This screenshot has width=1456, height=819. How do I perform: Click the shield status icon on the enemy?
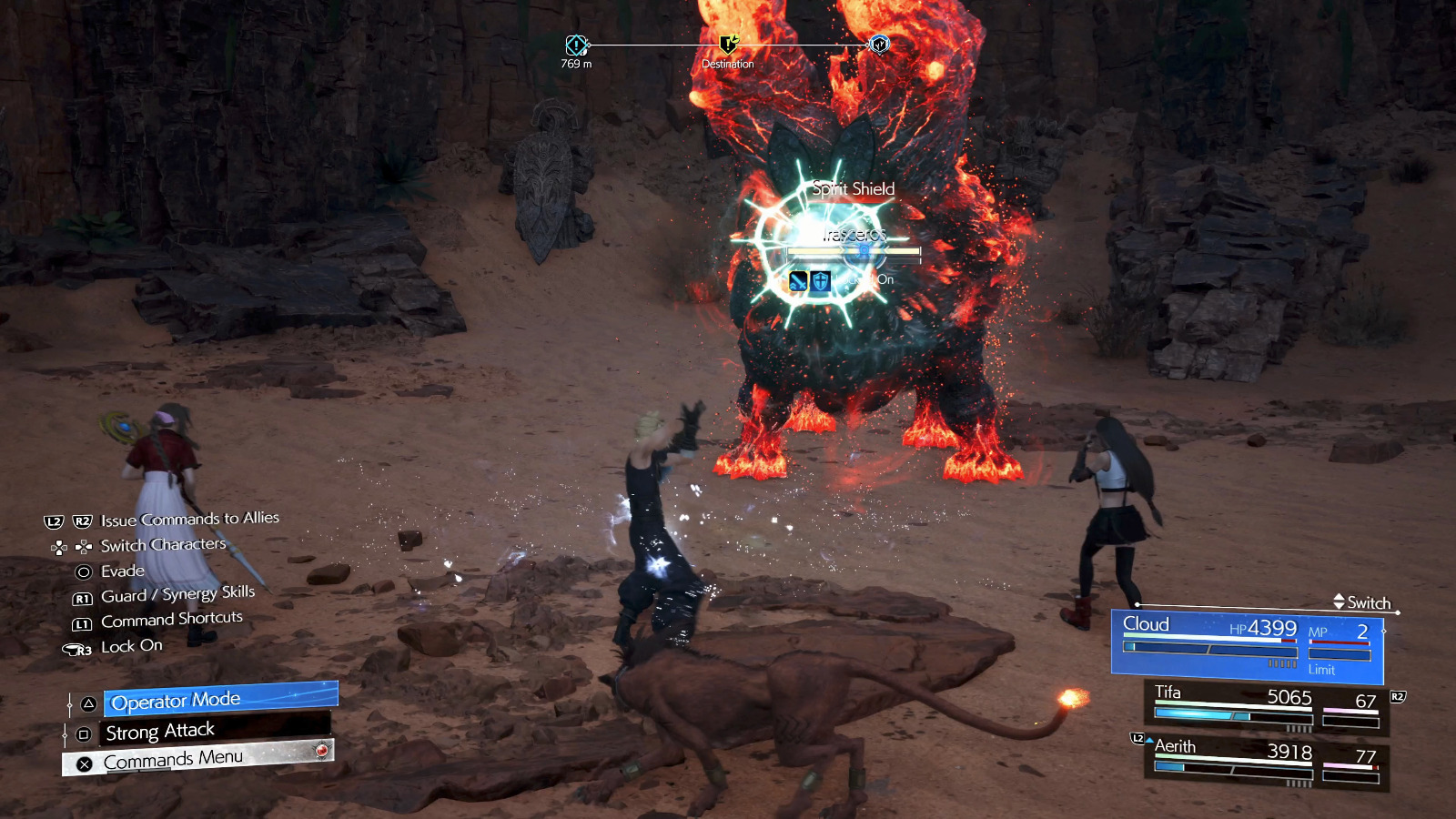[x=821, y=281]
